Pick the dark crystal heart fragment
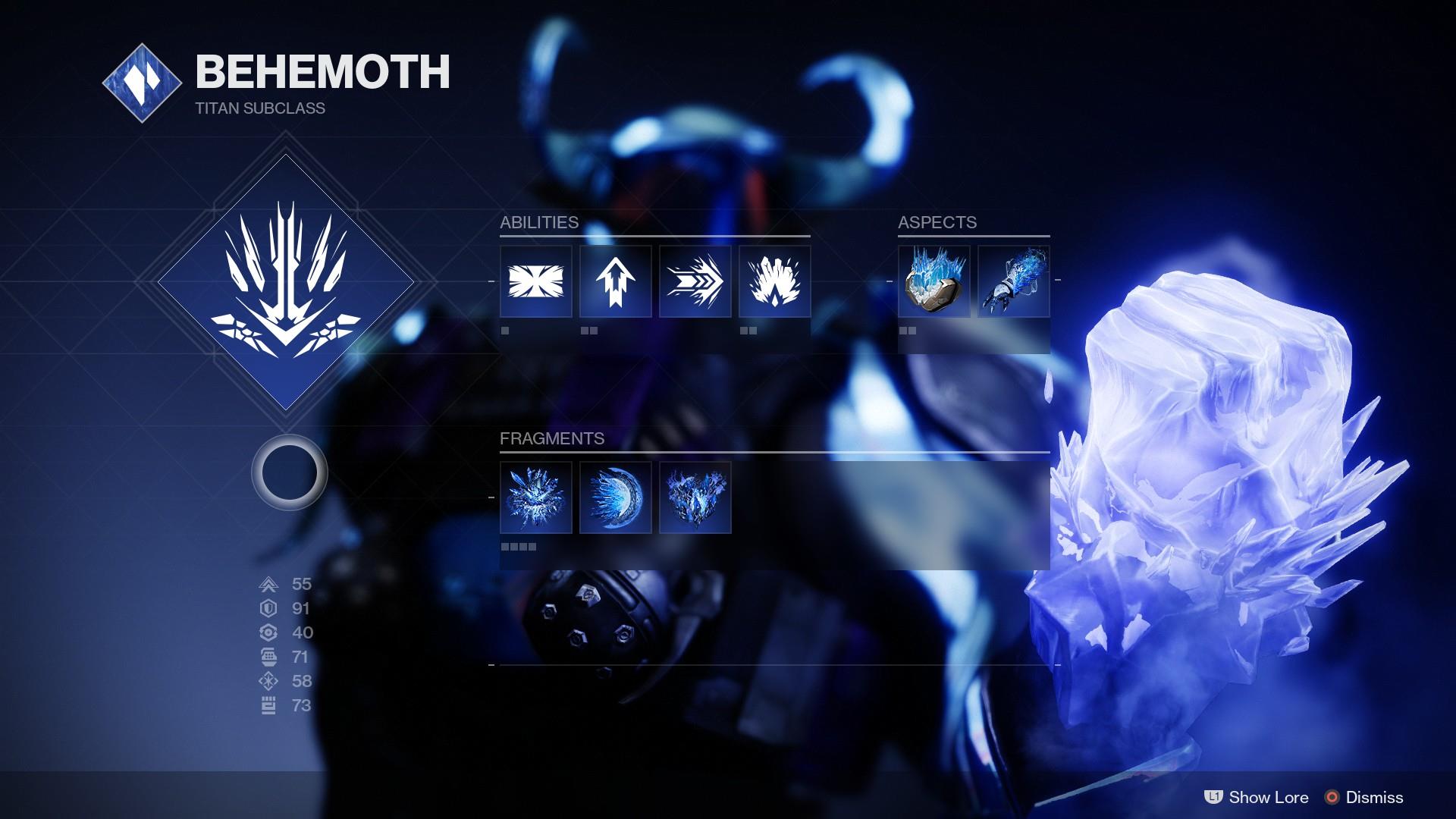The image size is (1456, 819). 695,497
